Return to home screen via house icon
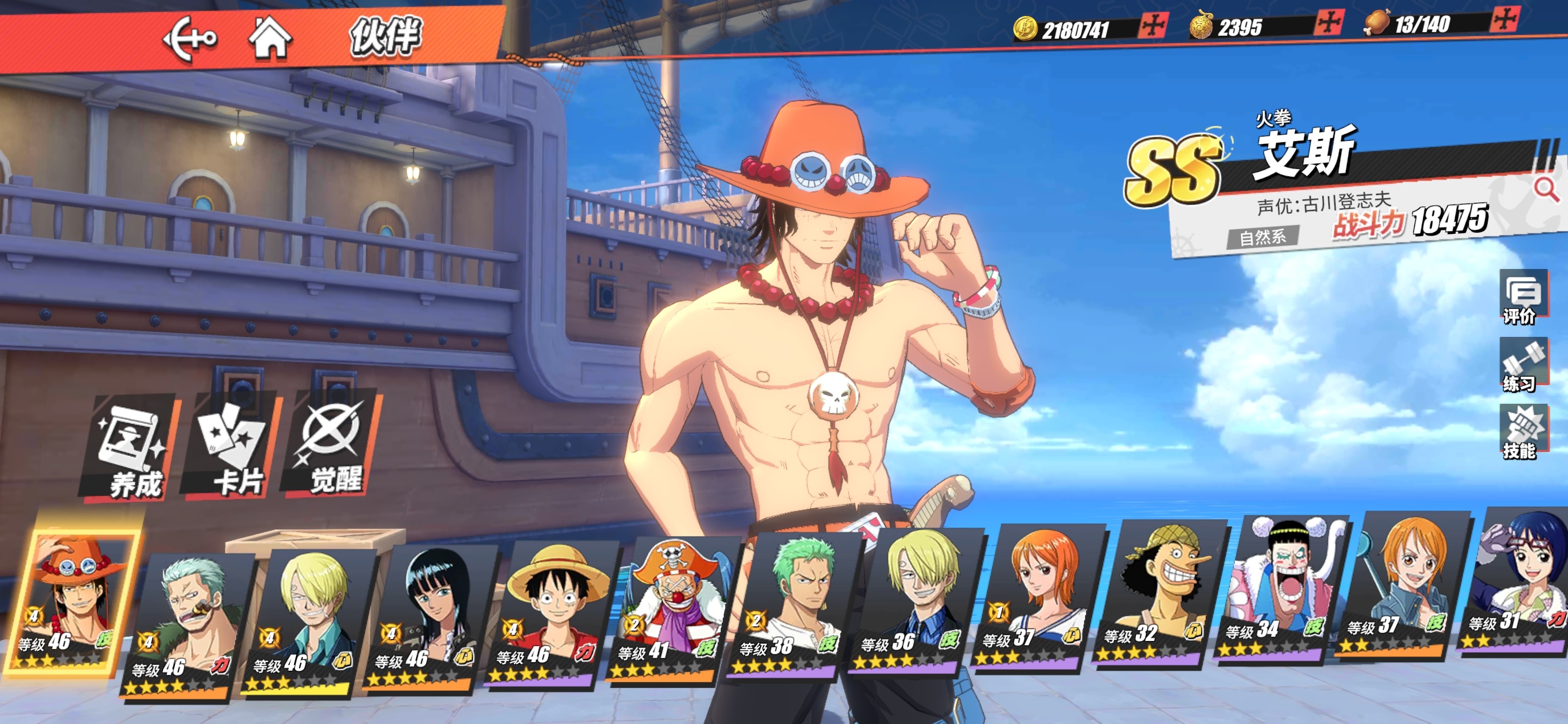This screenshot has height=724, width=1568. [270, 38]
